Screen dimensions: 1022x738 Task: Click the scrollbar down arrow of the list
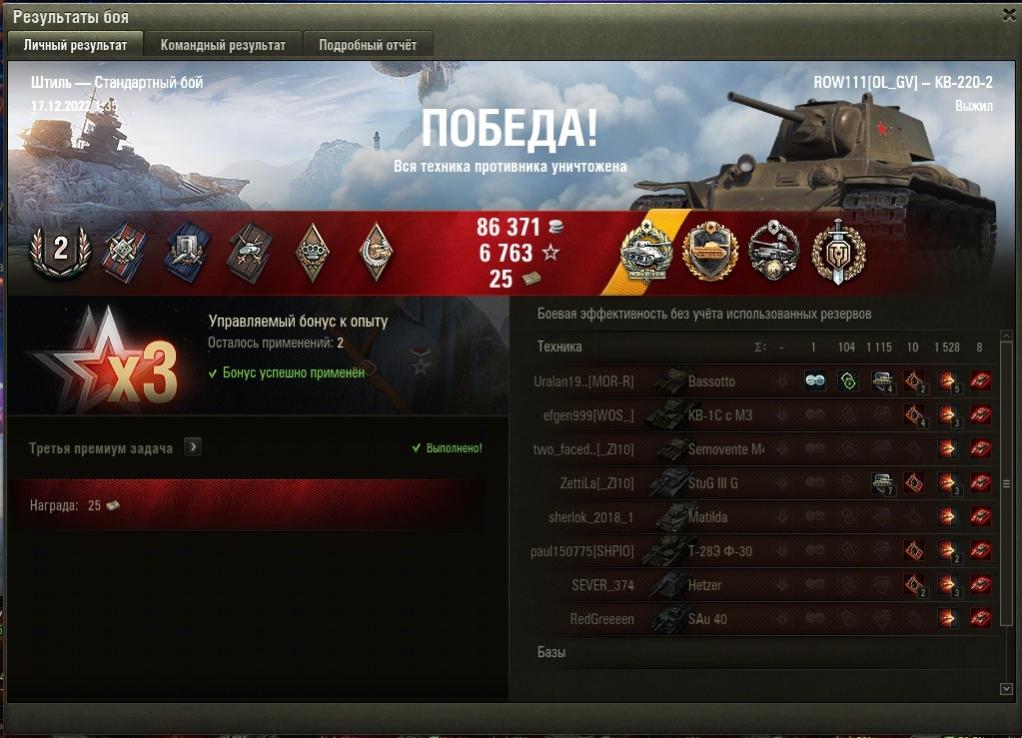(x=1006, y=688)
